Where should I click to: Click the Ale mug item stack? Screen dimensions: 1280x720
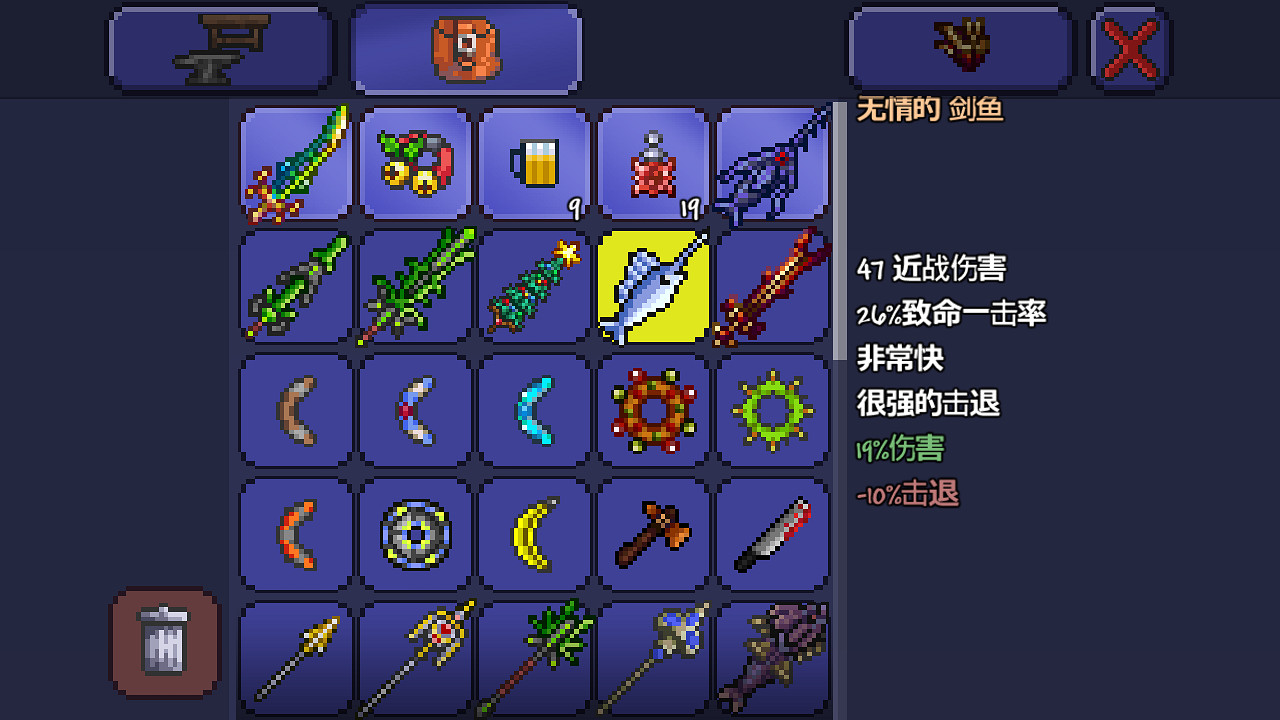tap(534, 164)
